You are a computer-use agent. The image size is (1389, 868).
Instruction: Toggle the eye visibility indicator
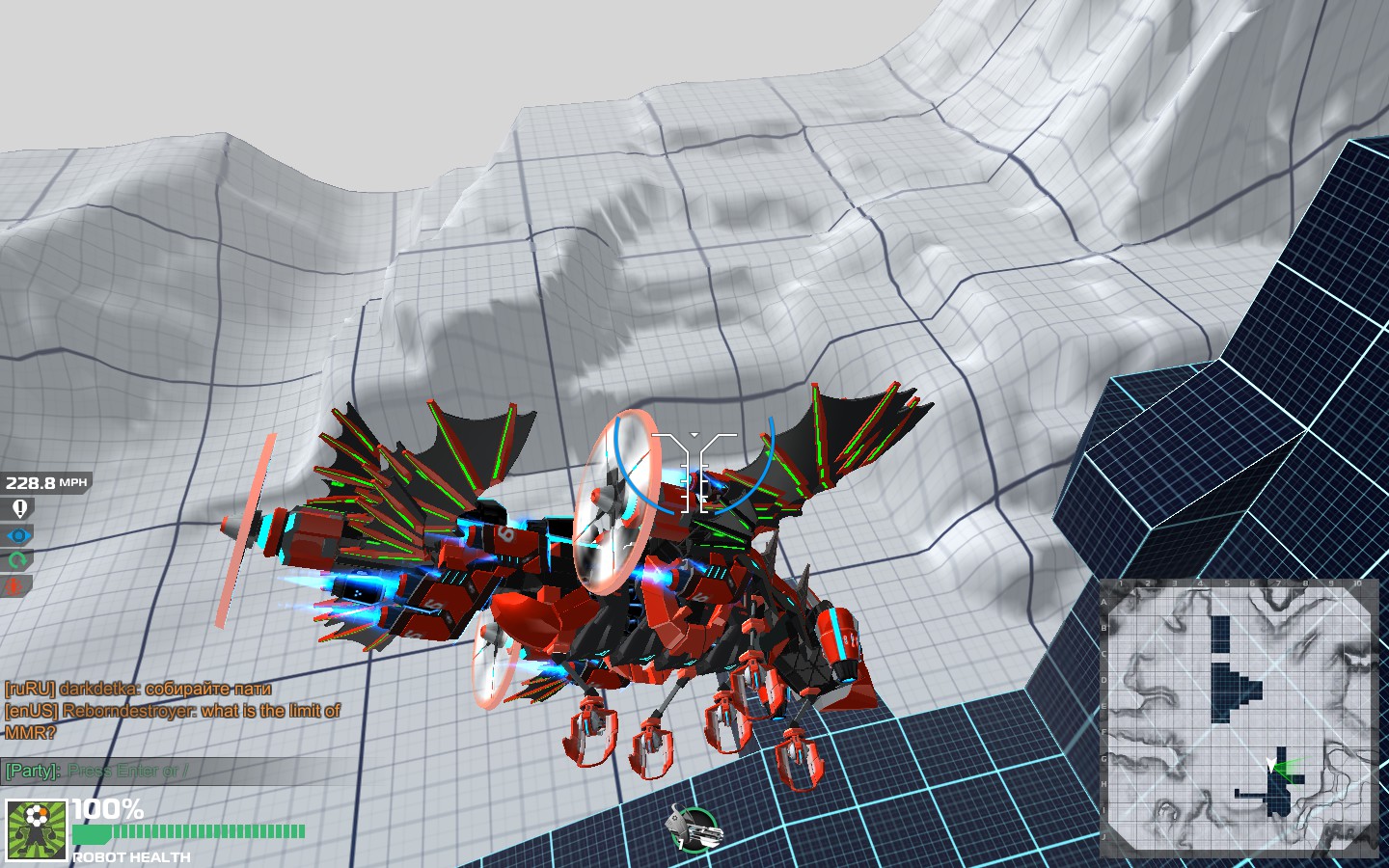(19, 536)
